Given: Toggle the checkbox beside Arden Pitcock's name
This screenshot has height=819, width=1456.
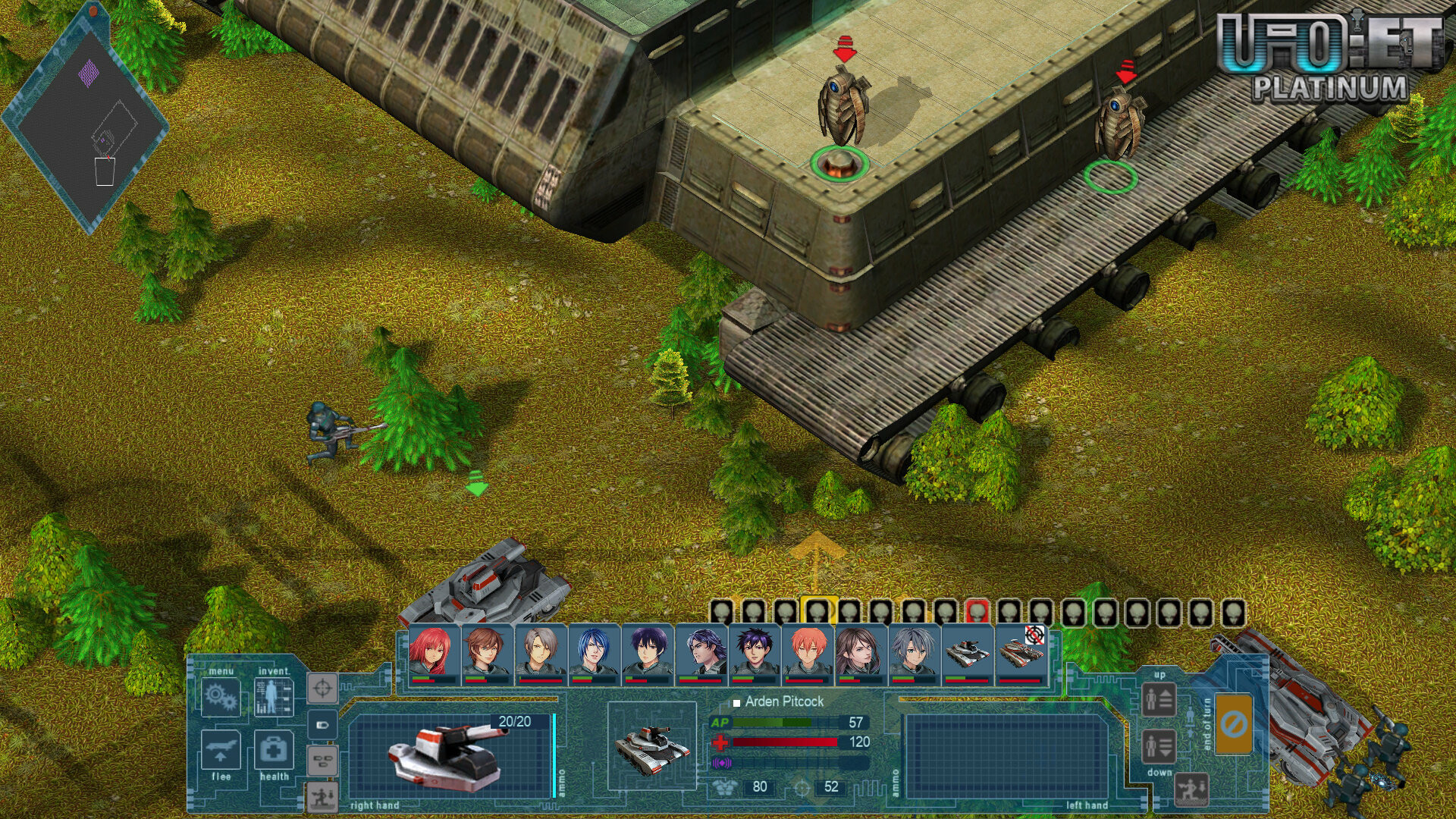Looking at the screenshot, I should click(737, 703).
